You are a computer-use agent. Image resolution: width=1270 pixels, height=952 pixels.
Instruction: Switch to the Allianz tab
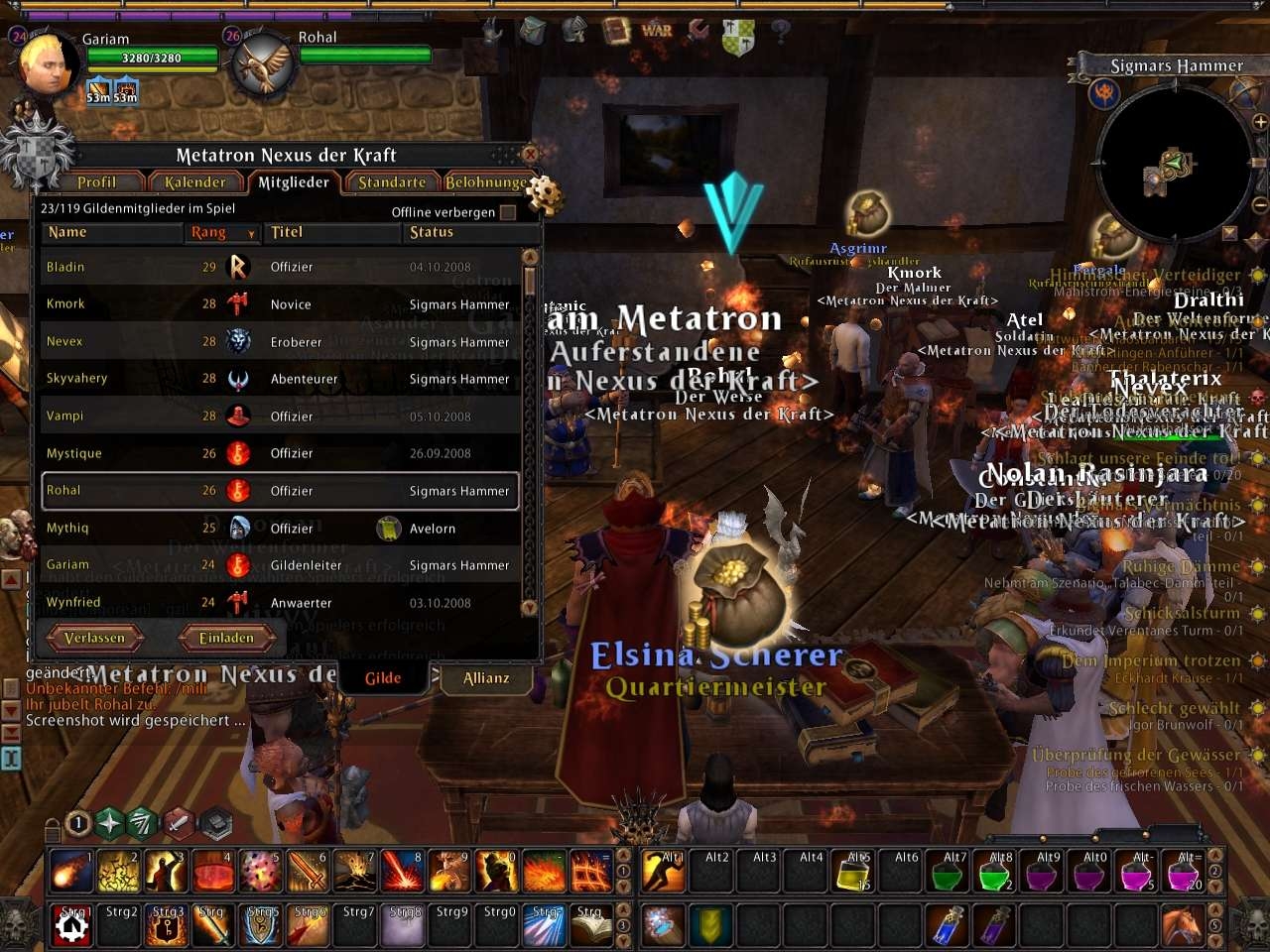pos(486,678)
